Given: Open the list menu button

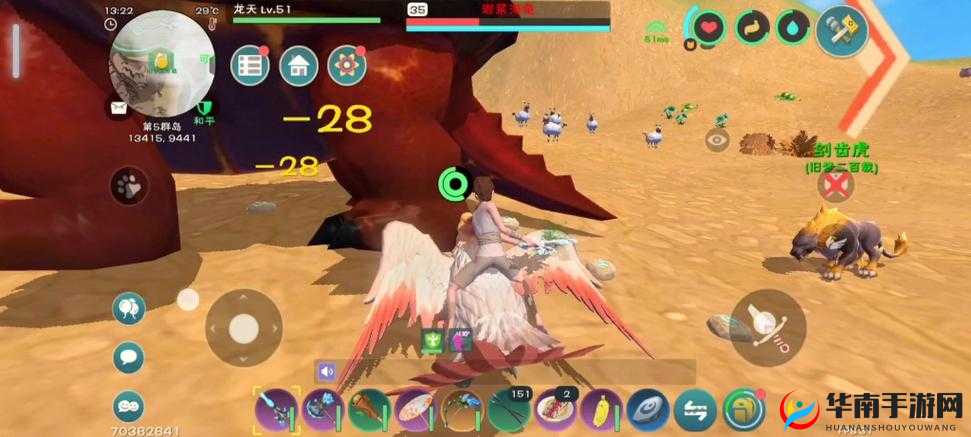Looking at the screenshot, I should coord(250,66).
